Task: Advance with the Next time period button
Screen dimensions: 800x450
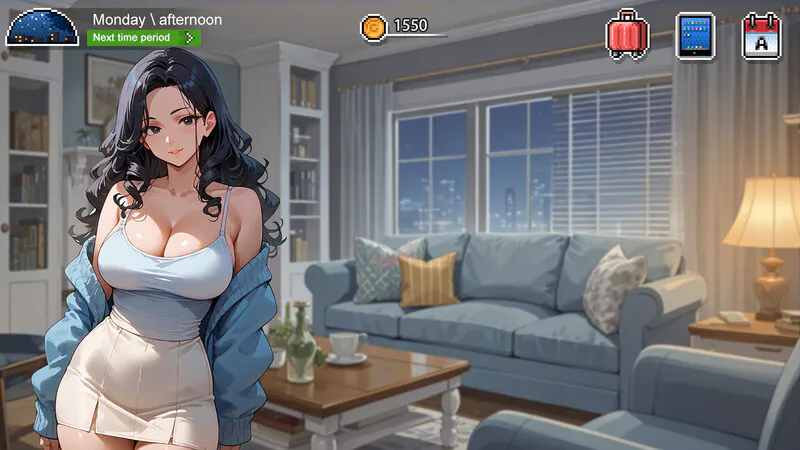Action: tap(144, 38)
